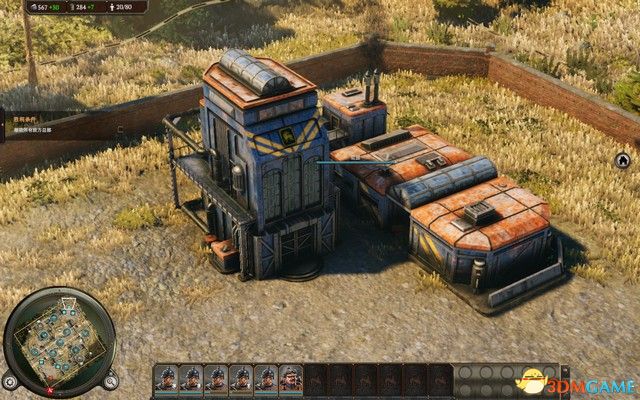640x400 pixels.
Task: Click the house icon at the right edge
Action: [x=622, y=159]
